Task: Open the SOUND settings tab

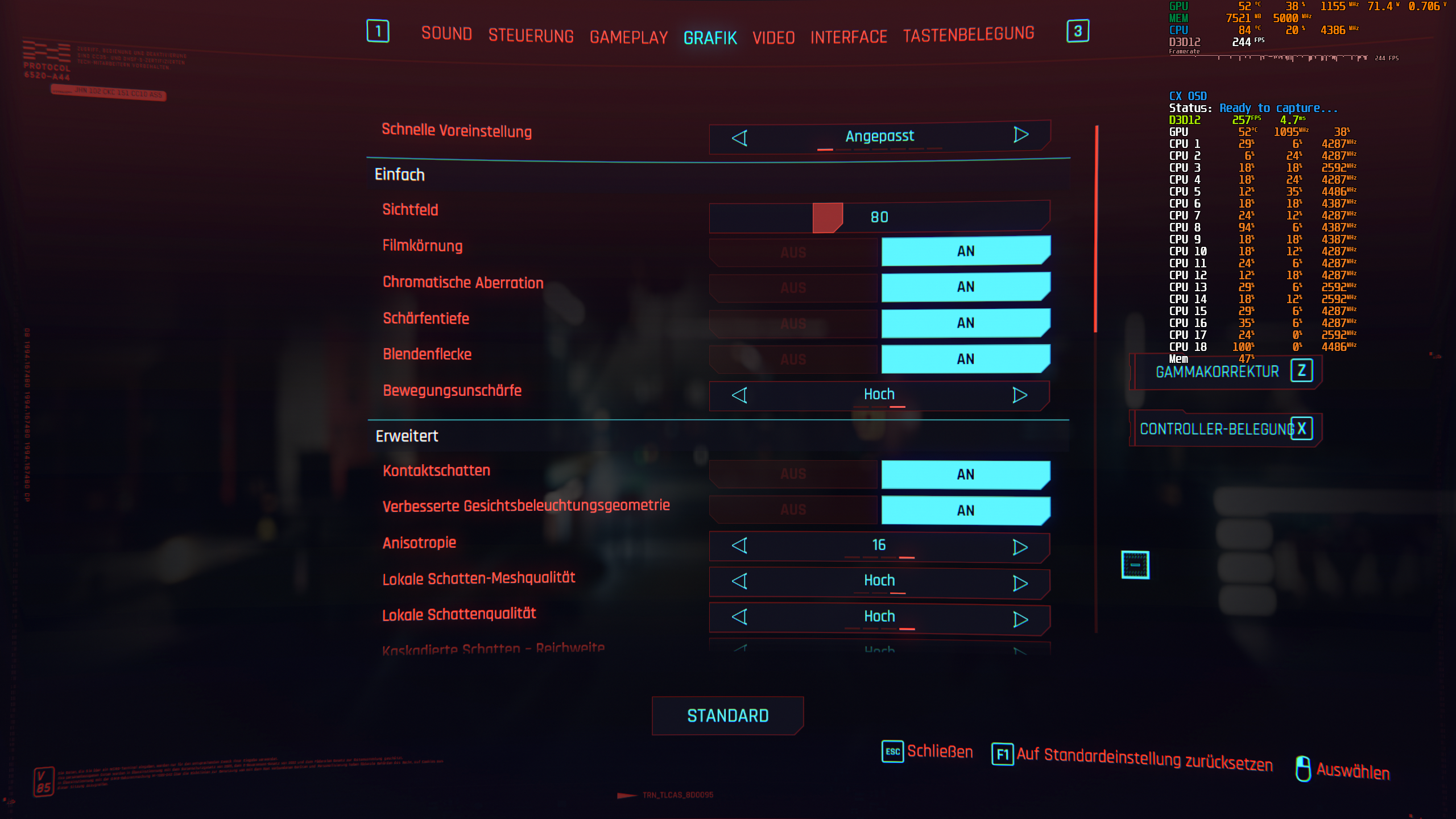Action: coord(446,34)
